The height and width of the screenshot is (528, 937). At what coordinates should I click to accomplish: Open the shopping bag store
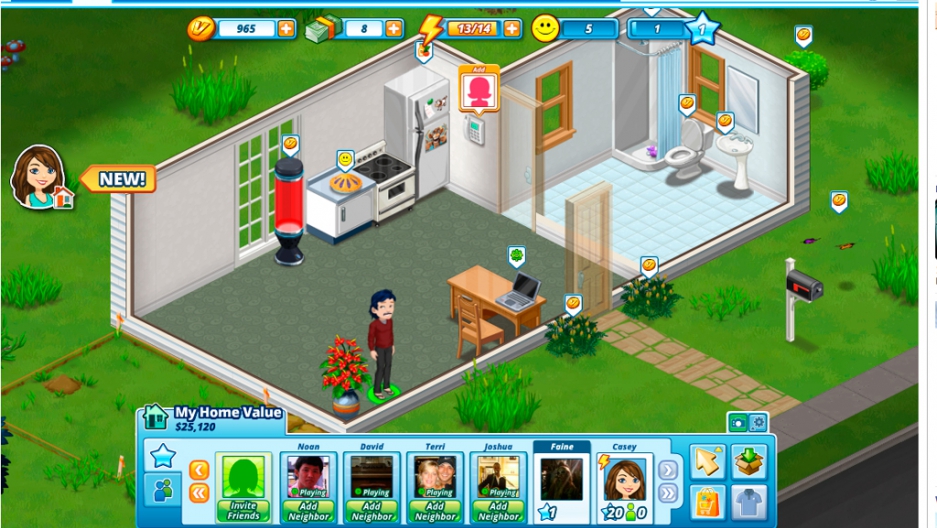707,499
